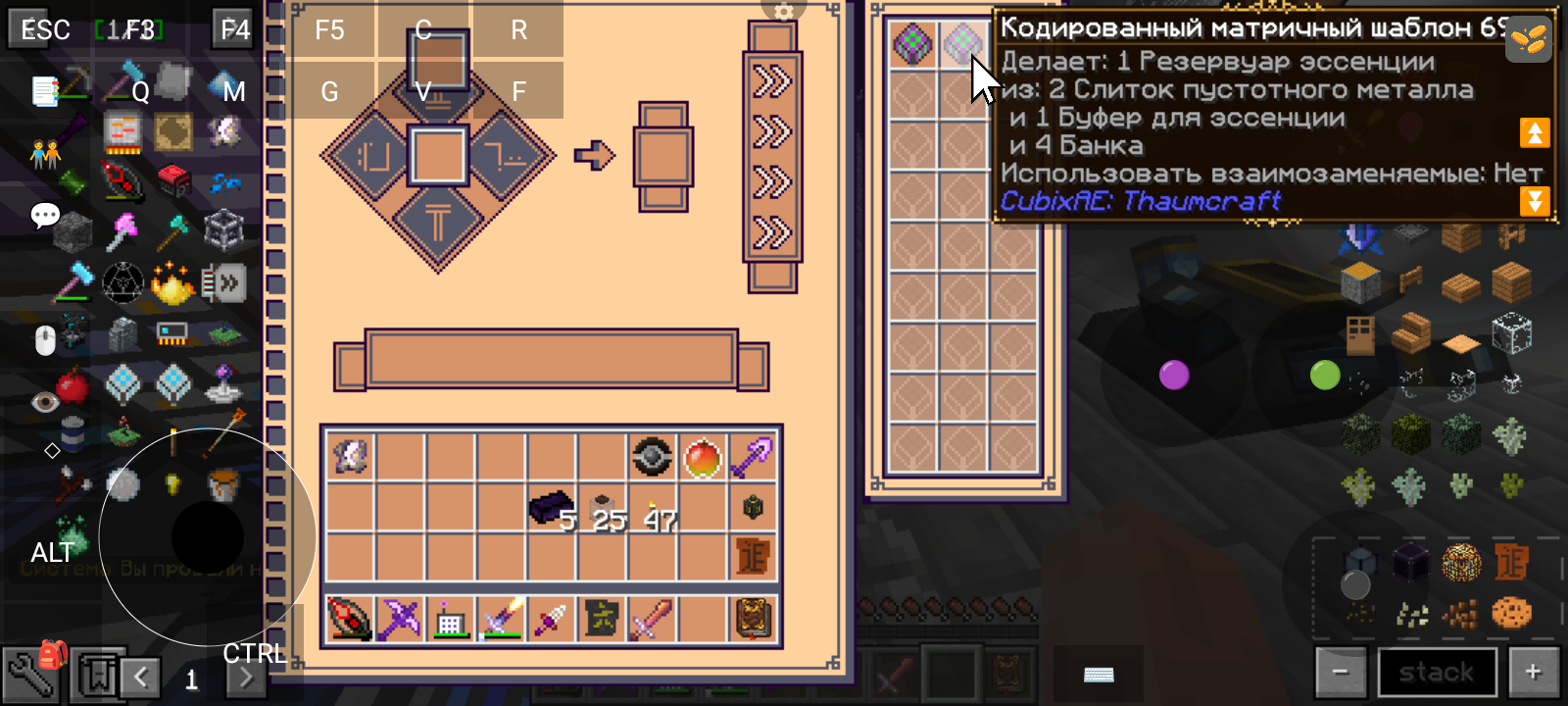Open the wrench settings button
Viewport: 1568px width, 706px height.
coord(27,677)
